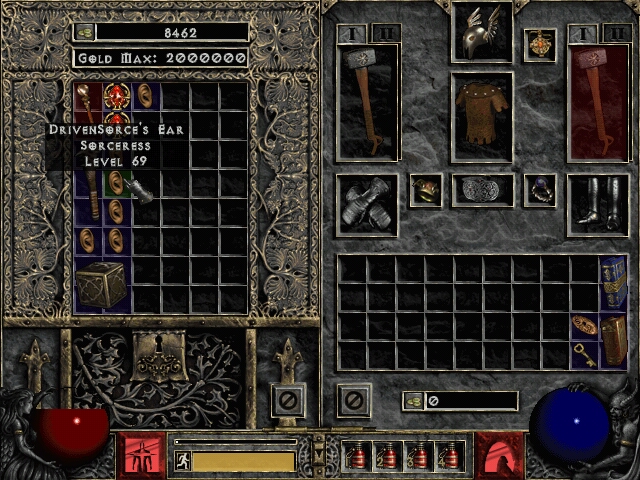This screenshot has width=640, height=480.
Task: Select the equipped gauntlets
Action: coord(367,203)
